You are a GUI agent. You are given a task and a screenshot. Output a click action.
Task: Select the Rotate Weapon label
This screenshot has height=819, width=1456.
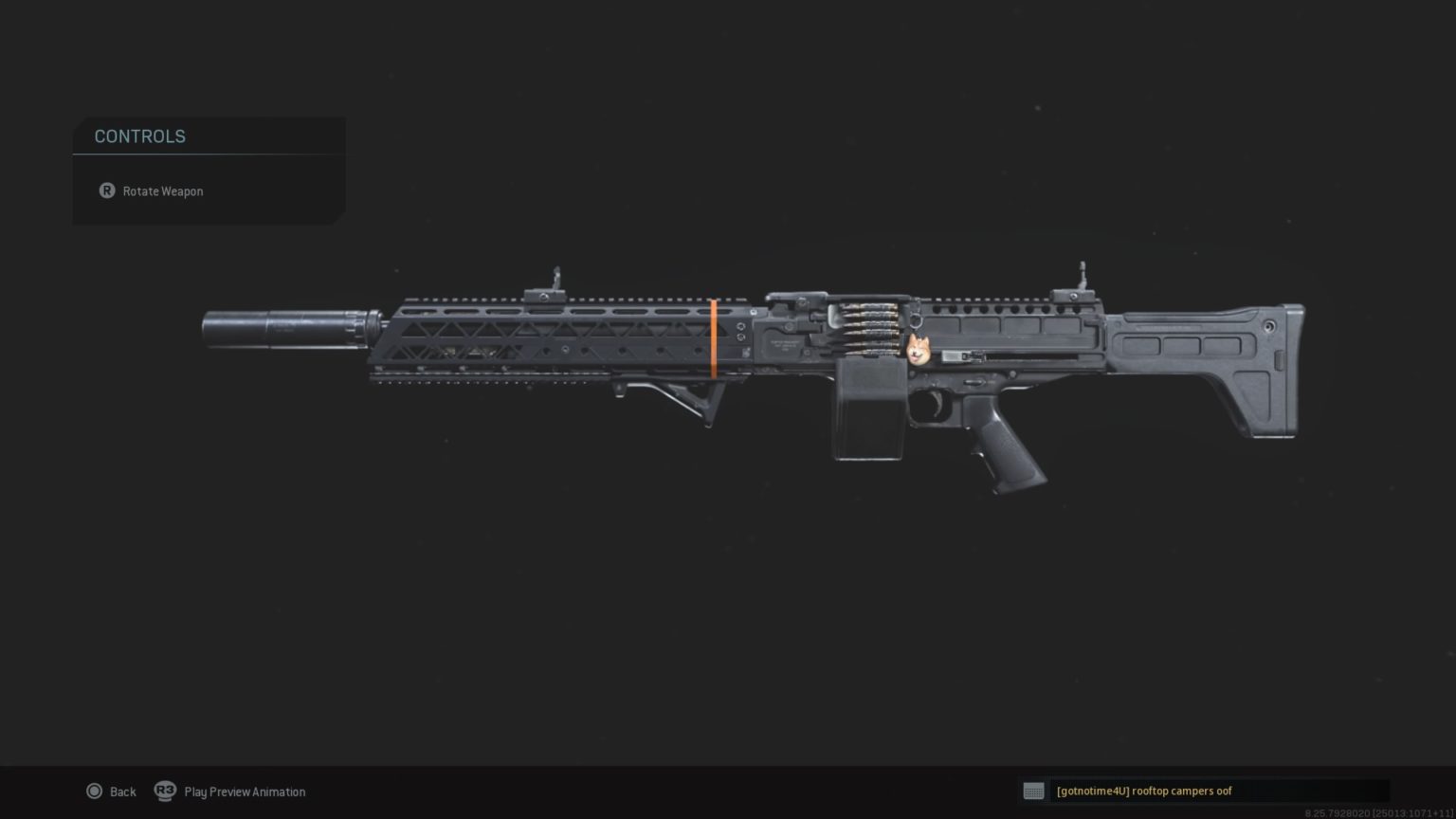tap(162, 191)
